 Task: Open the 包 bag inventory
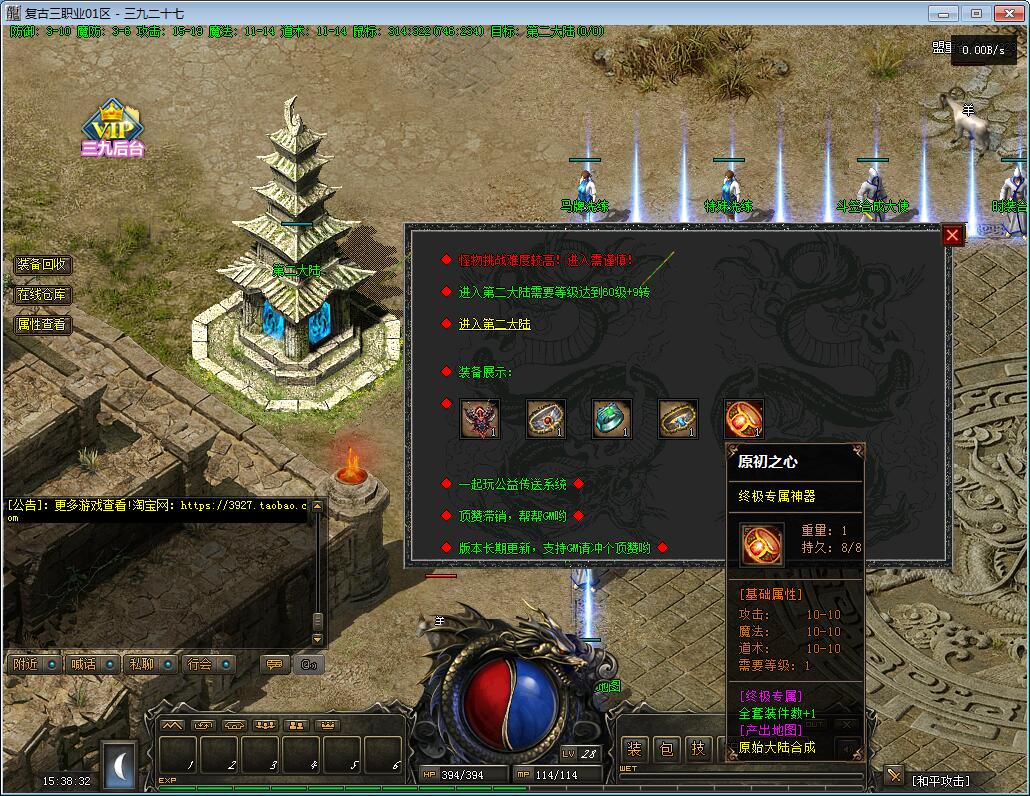pyautogui.click(x=667, y=749)
